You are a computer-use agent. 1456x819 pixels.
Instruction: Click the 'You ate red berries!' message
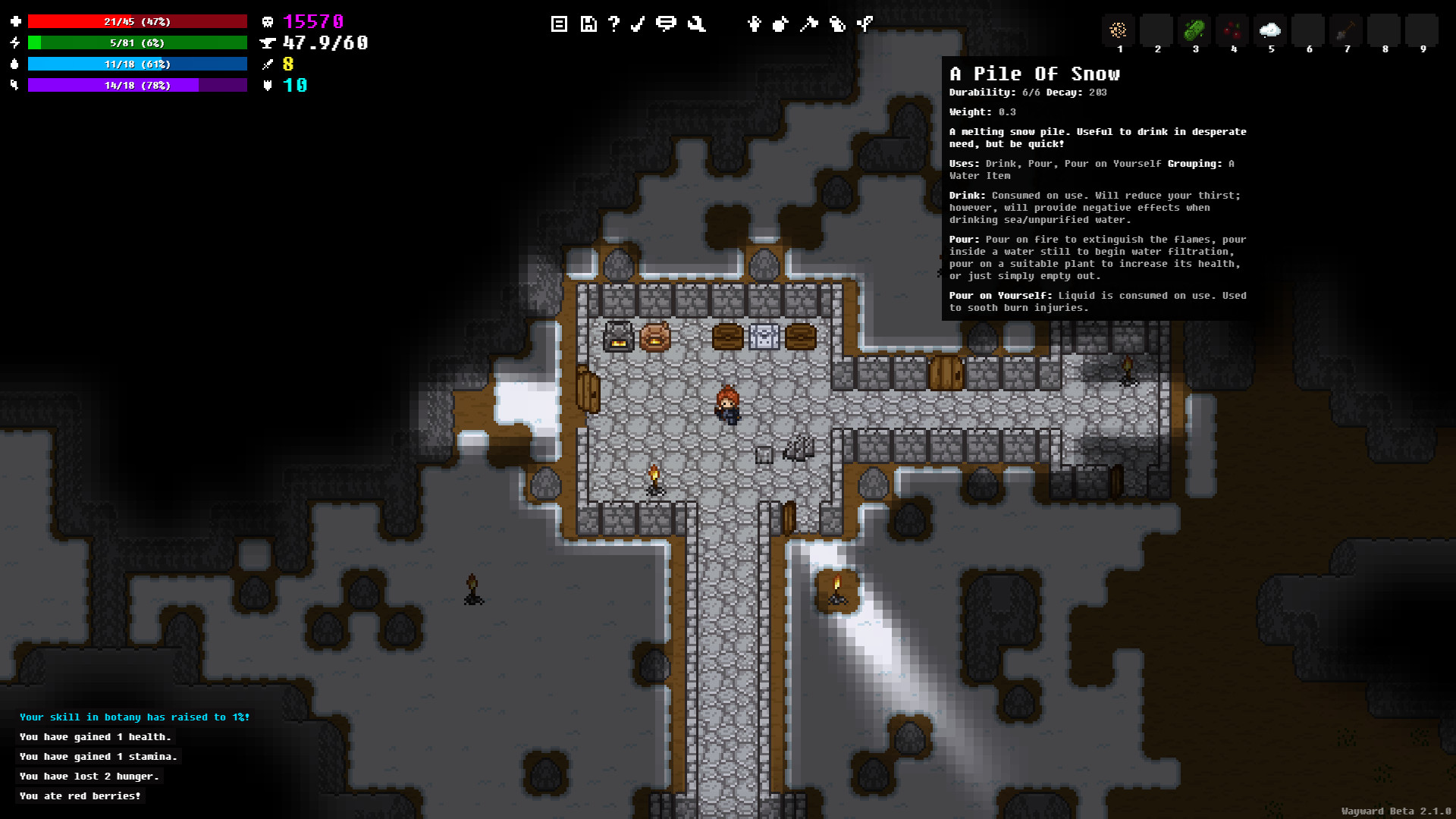pyautogui.click(x=80, y=795)
